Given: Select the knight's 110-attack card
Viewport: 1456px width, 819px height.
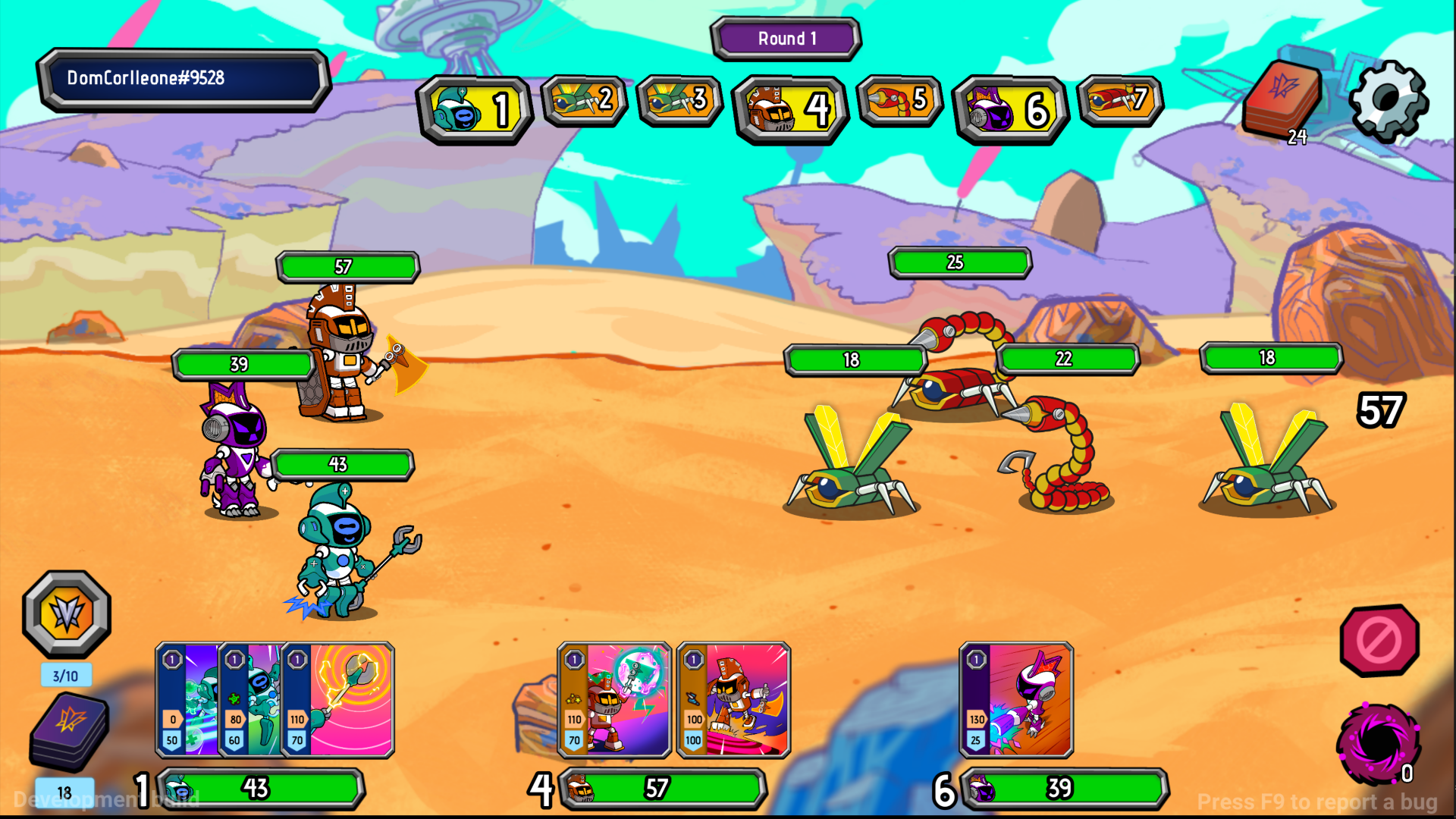Looking at the screenshot, I should (614, 700).
